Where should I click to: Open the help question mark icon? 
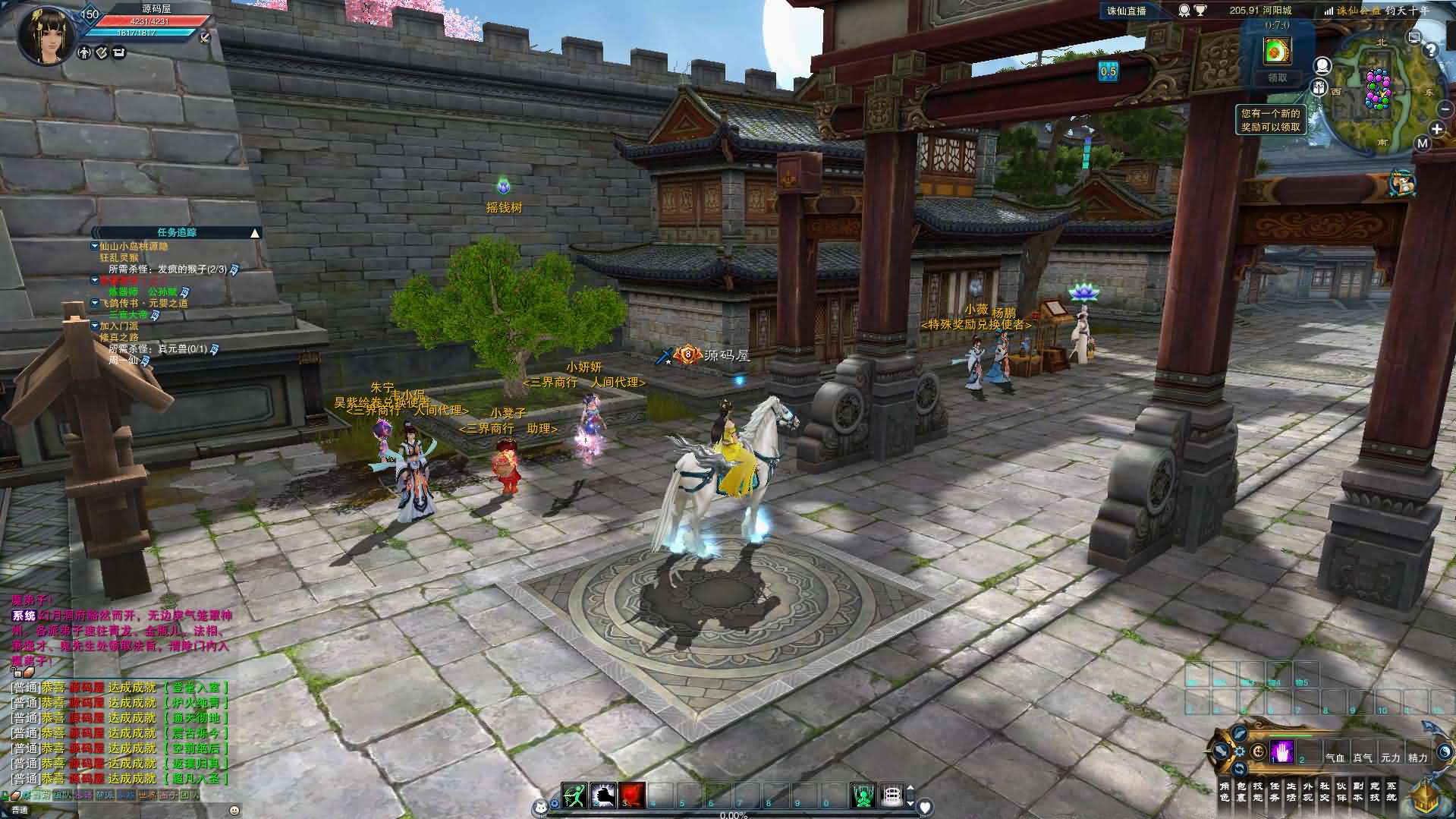tap(1430, 50)
